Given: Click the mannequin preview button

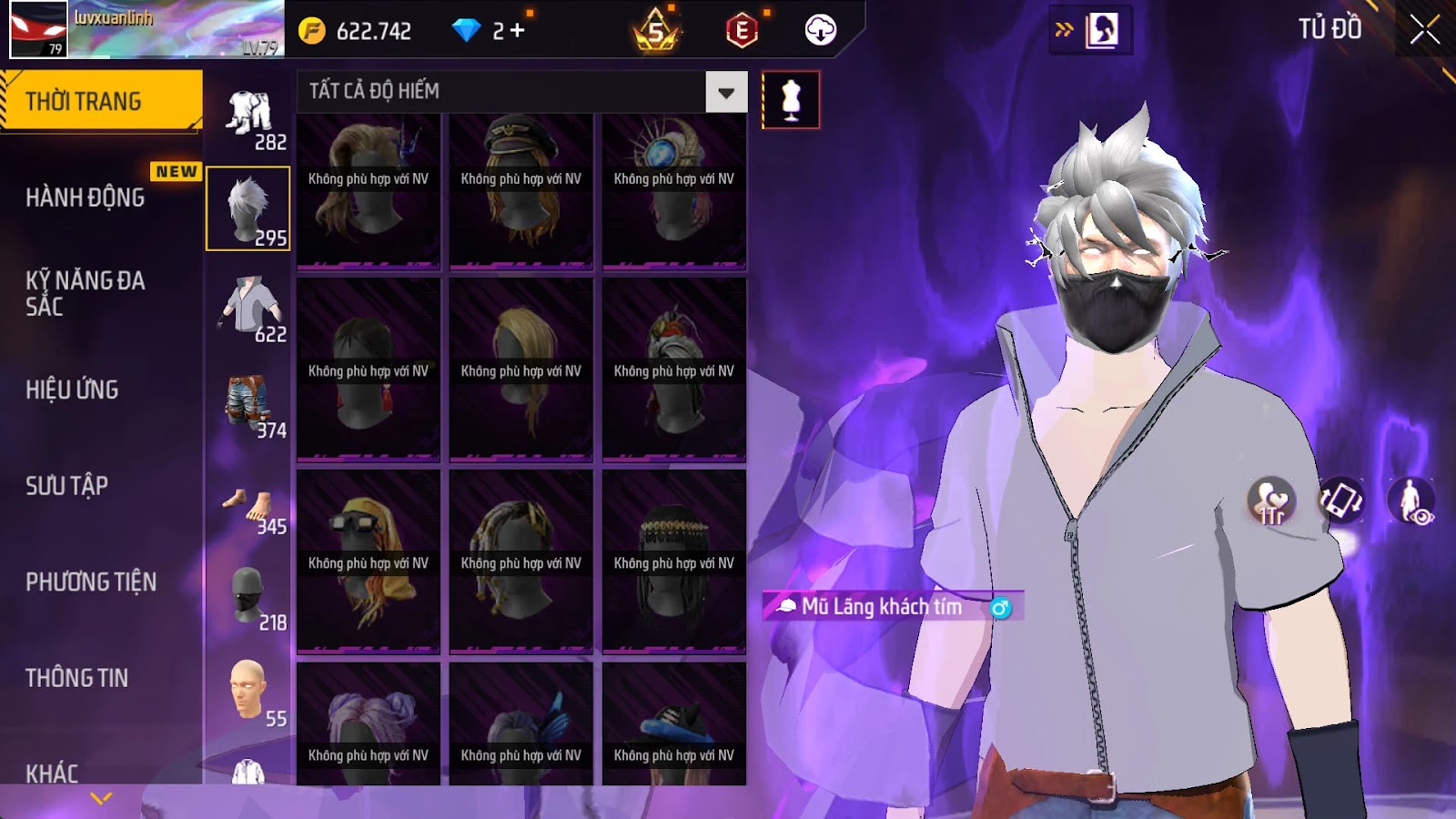Looking at the screenshot, I should click(x=790, y=100).
